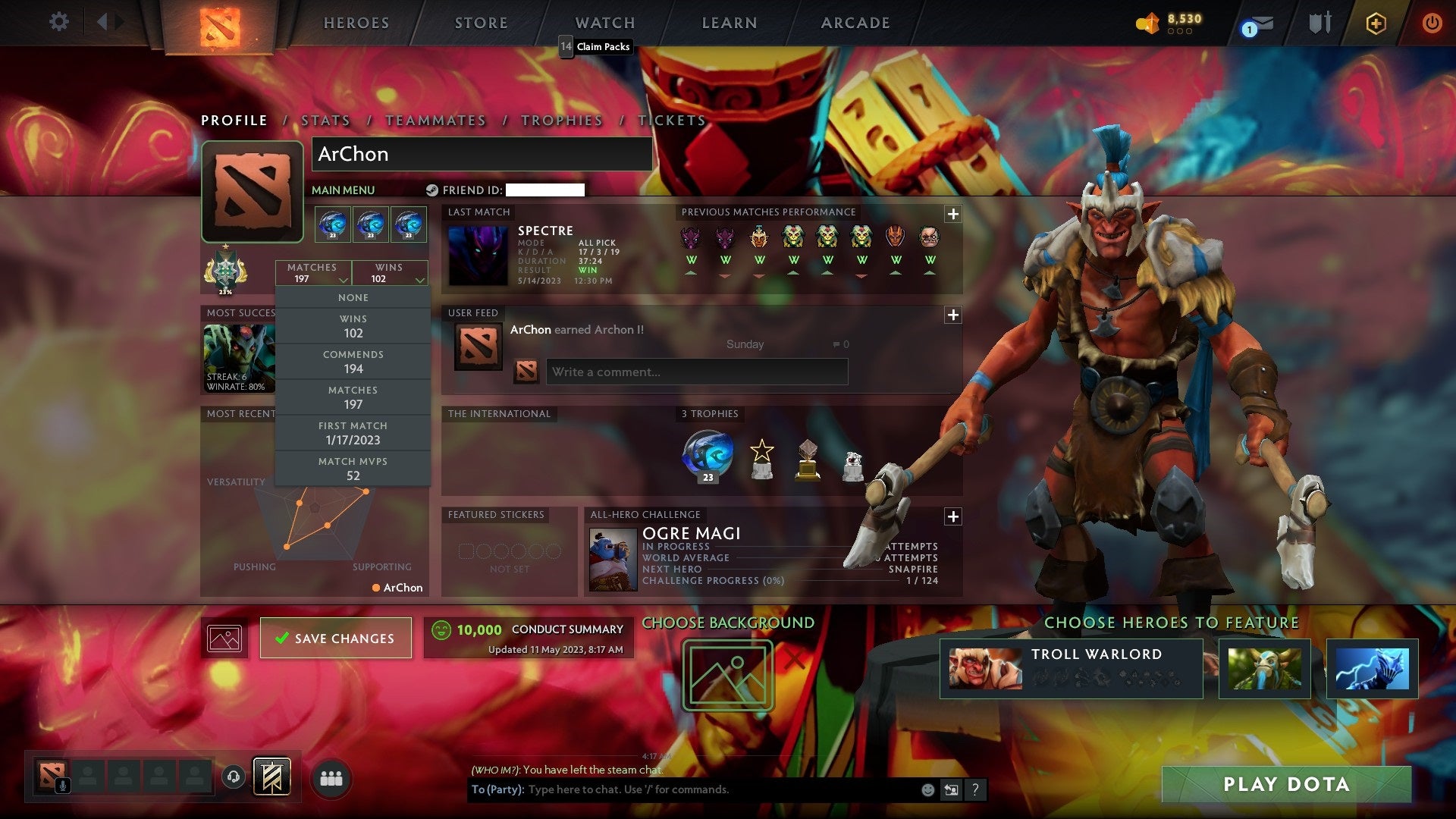Image resolution: width=1456 pixels, height=819 pixels.
Task: Open the MATCHES stat dropdown
Action: click(312, 273)
